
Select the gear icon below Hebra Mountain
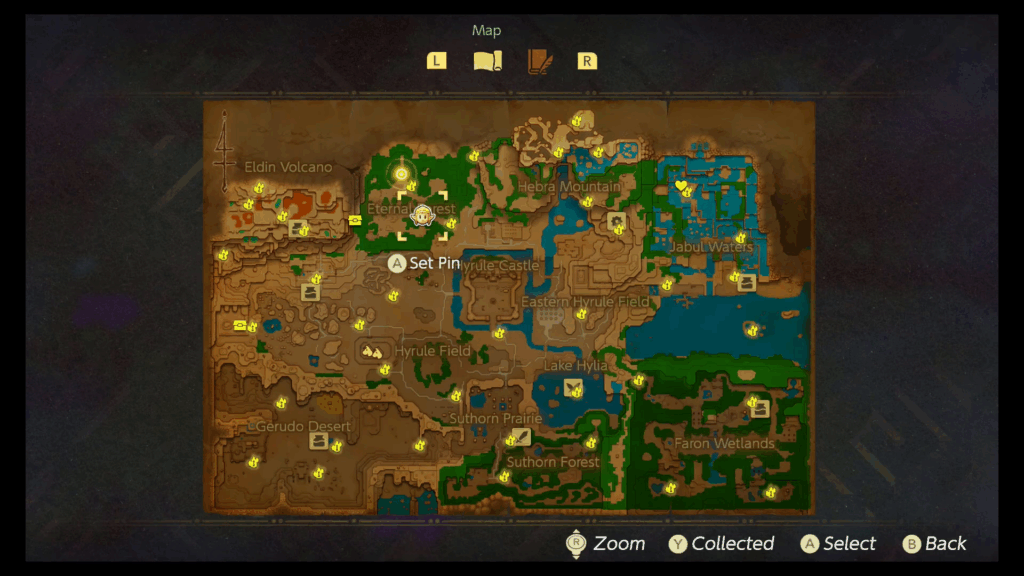616,220
